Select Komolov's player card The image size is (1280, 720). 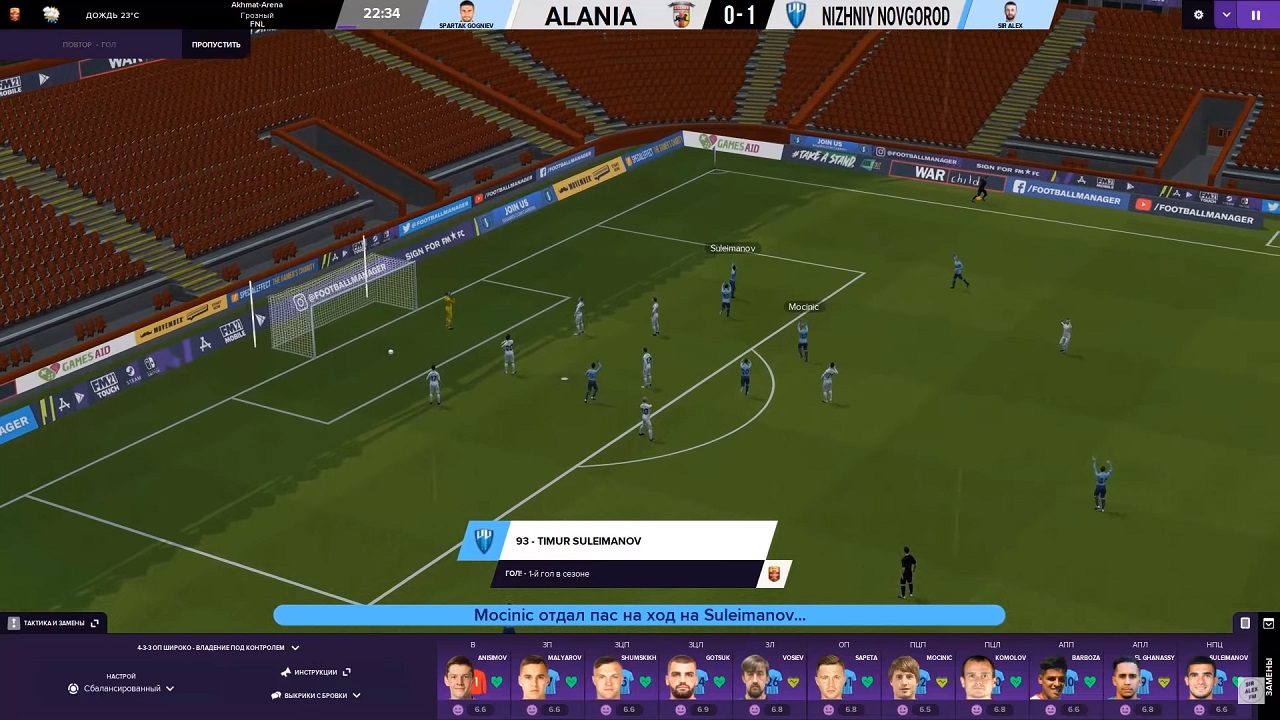pyautogui.click(x=991, y=680)
